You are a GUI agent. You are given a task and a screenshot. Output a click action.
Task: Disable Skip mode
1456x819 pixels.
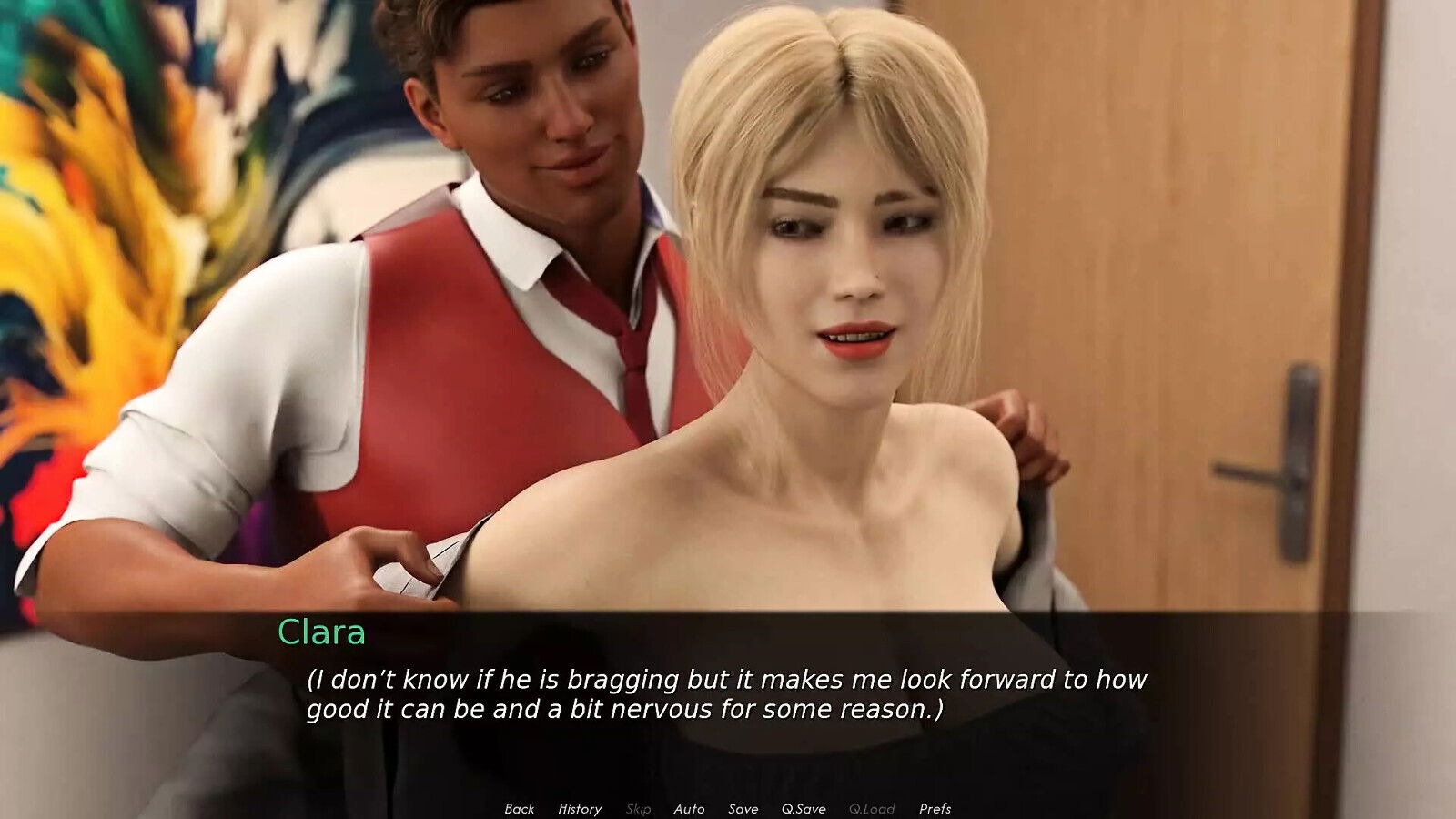[637, 808]
